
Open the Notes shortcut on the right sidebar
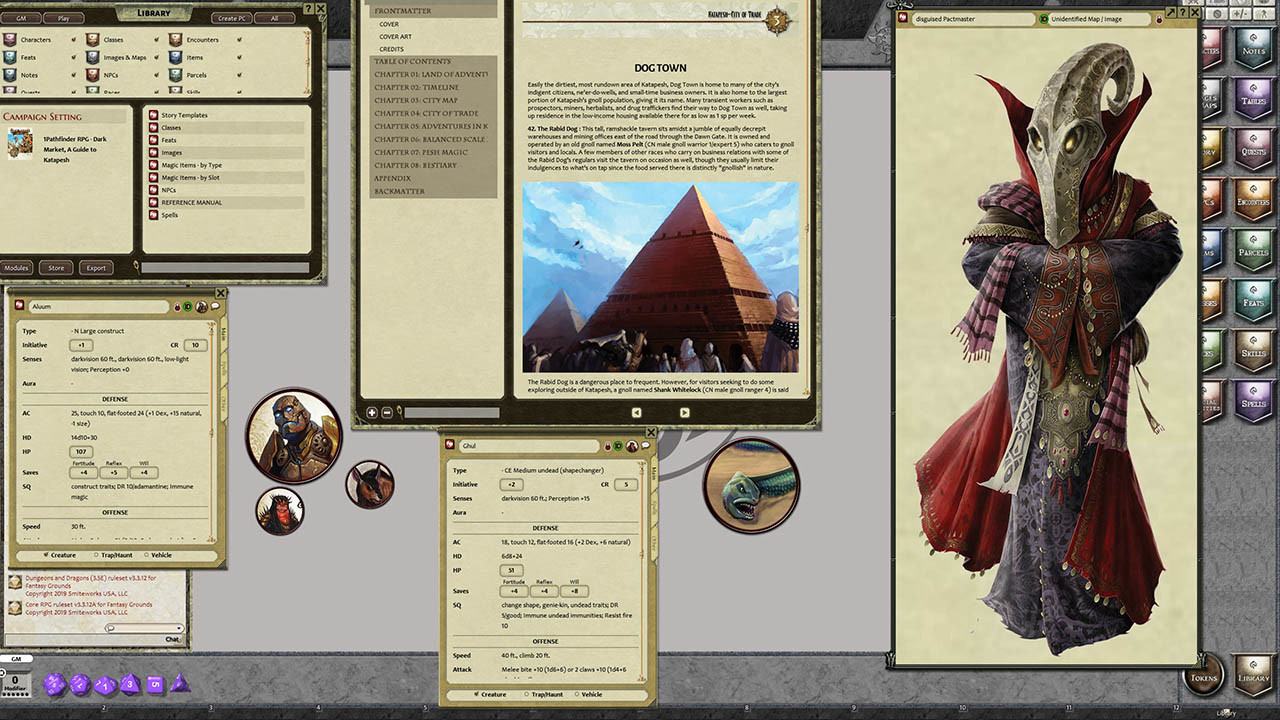pos(1253,50)
